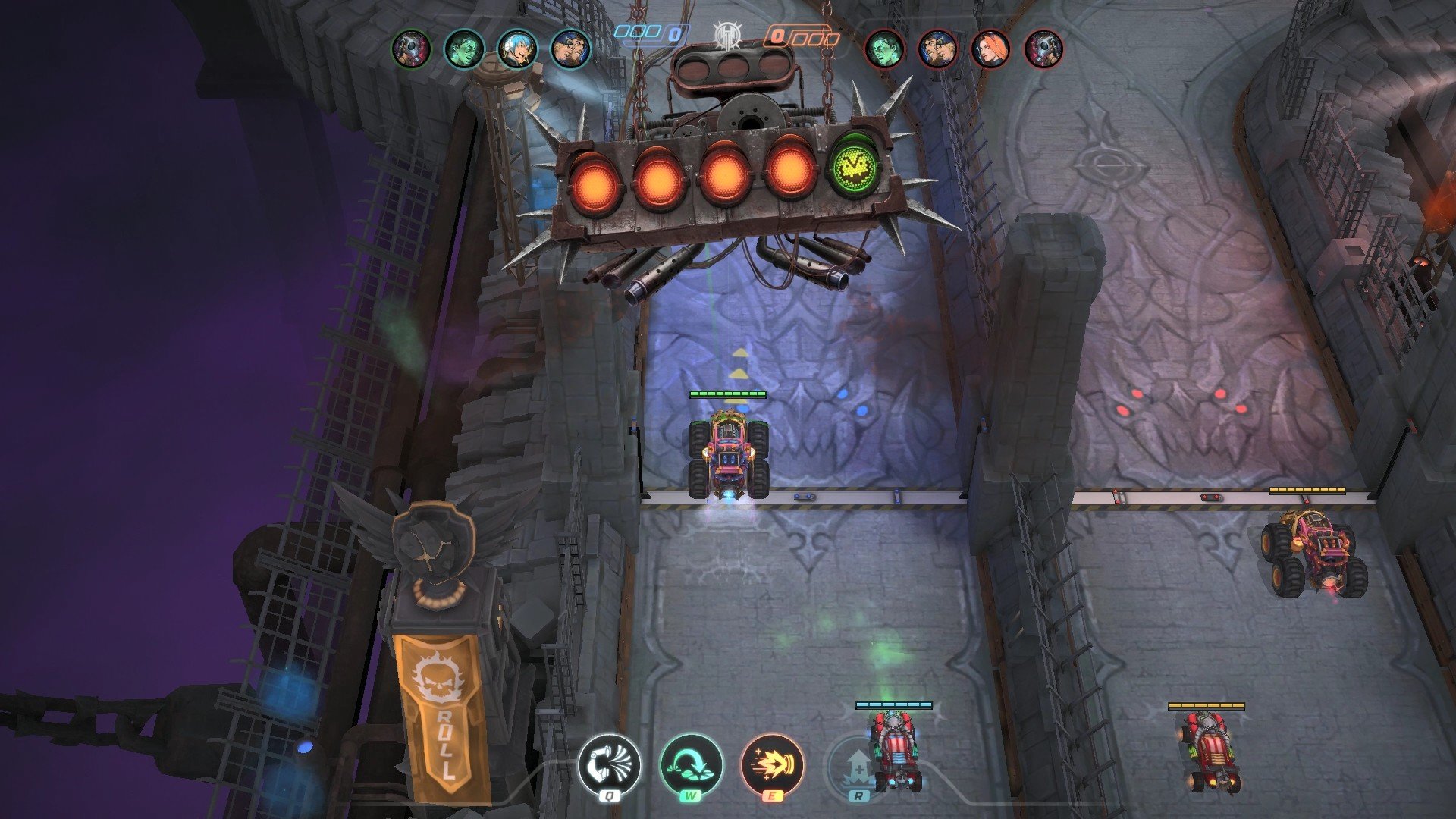
Task: Select the red team's gas-mask pilot portrait
Action: coord(1043,49)
